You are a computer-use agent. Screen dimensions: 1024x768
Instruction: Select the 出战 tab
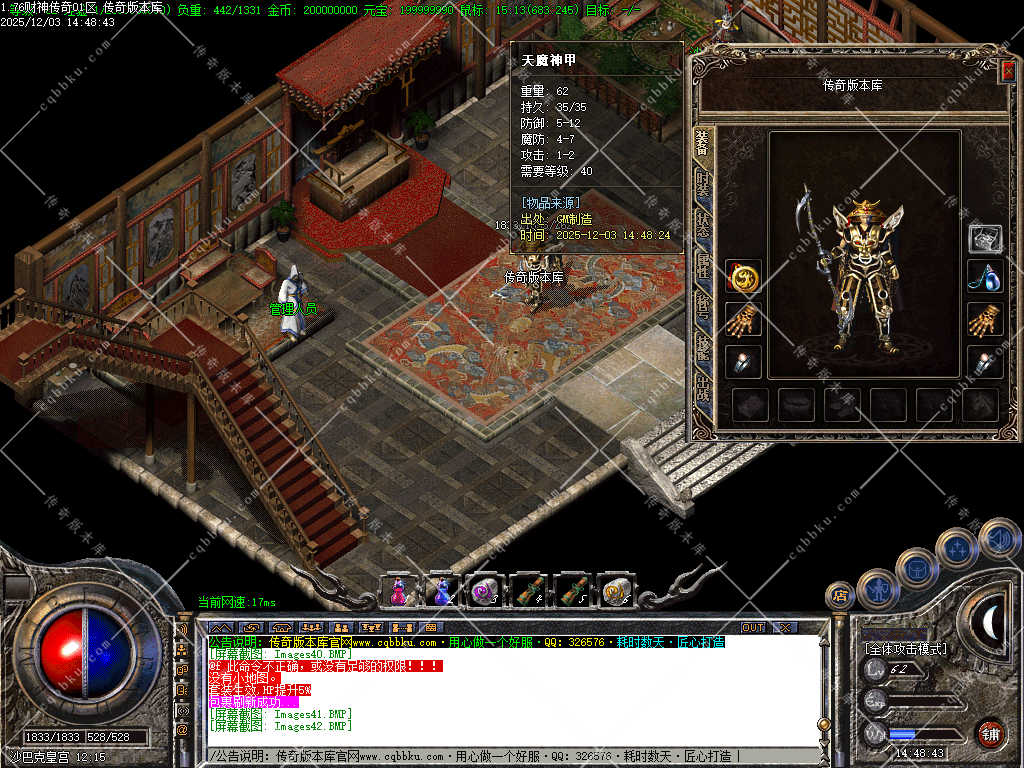pyautogui.click(x=703, y=386)
